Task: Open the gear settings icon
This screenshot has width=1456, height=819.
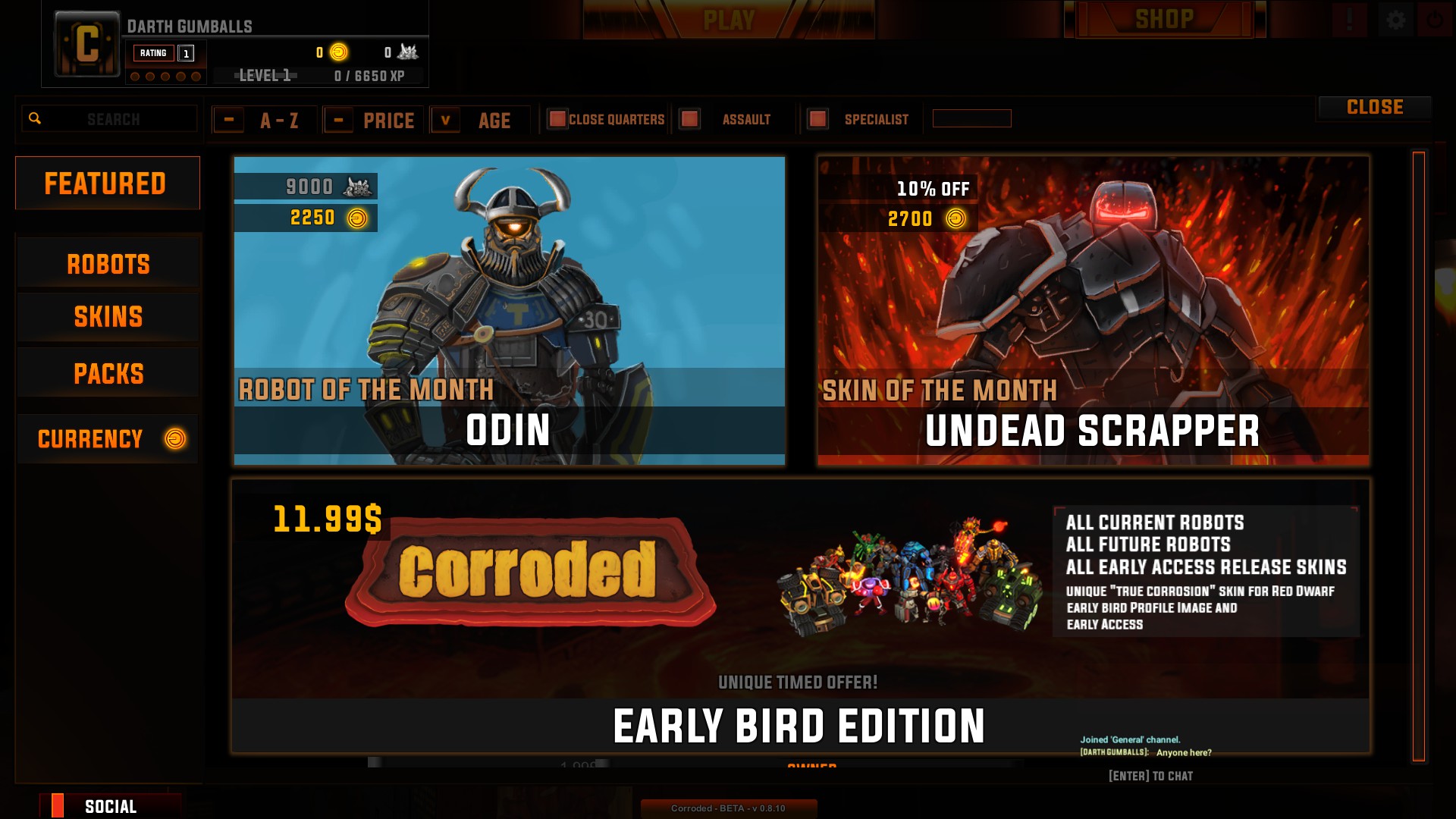Action: click(x=1395, y=20)
